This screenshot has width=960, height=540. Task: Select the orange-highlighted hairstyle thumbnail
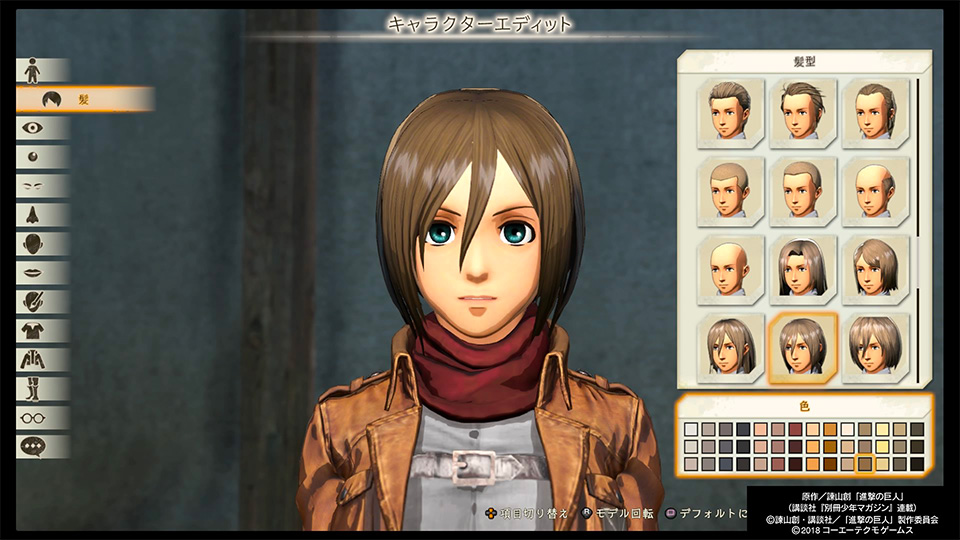[802, 347]
